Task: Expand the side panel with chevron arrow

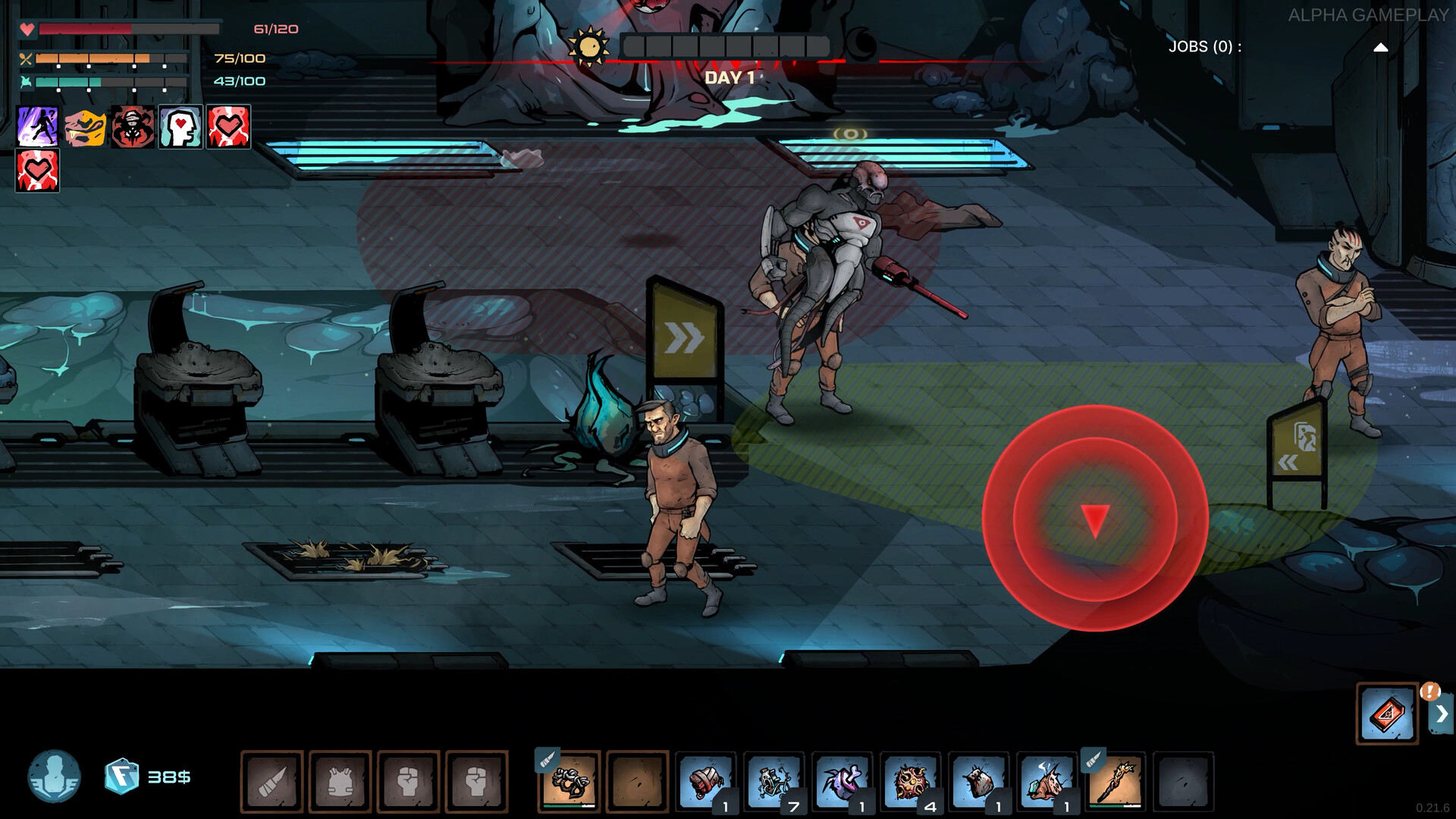Action: point(1442,714)
